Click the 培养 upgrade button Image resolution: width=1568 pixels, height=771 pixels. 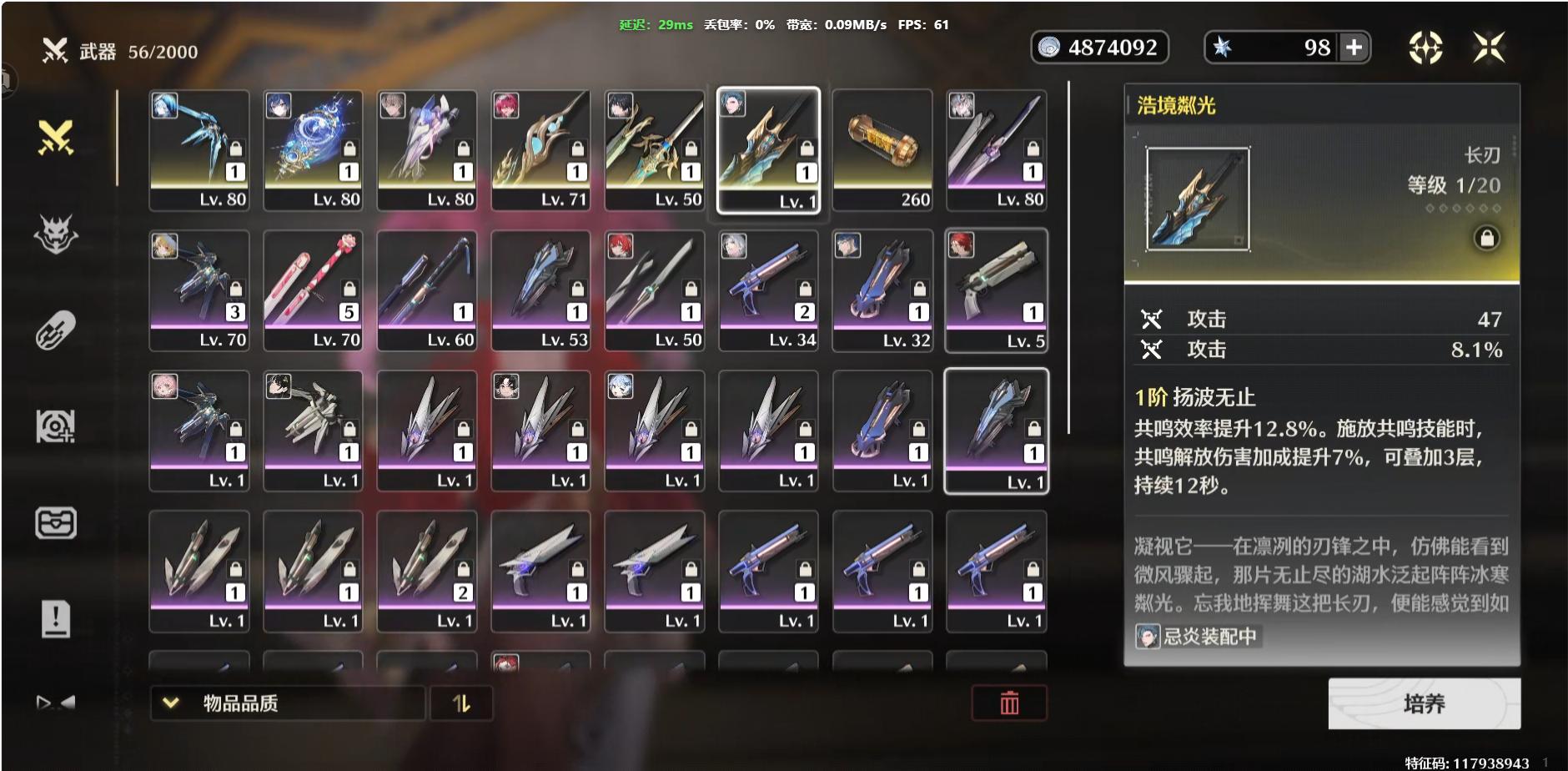1423,703
